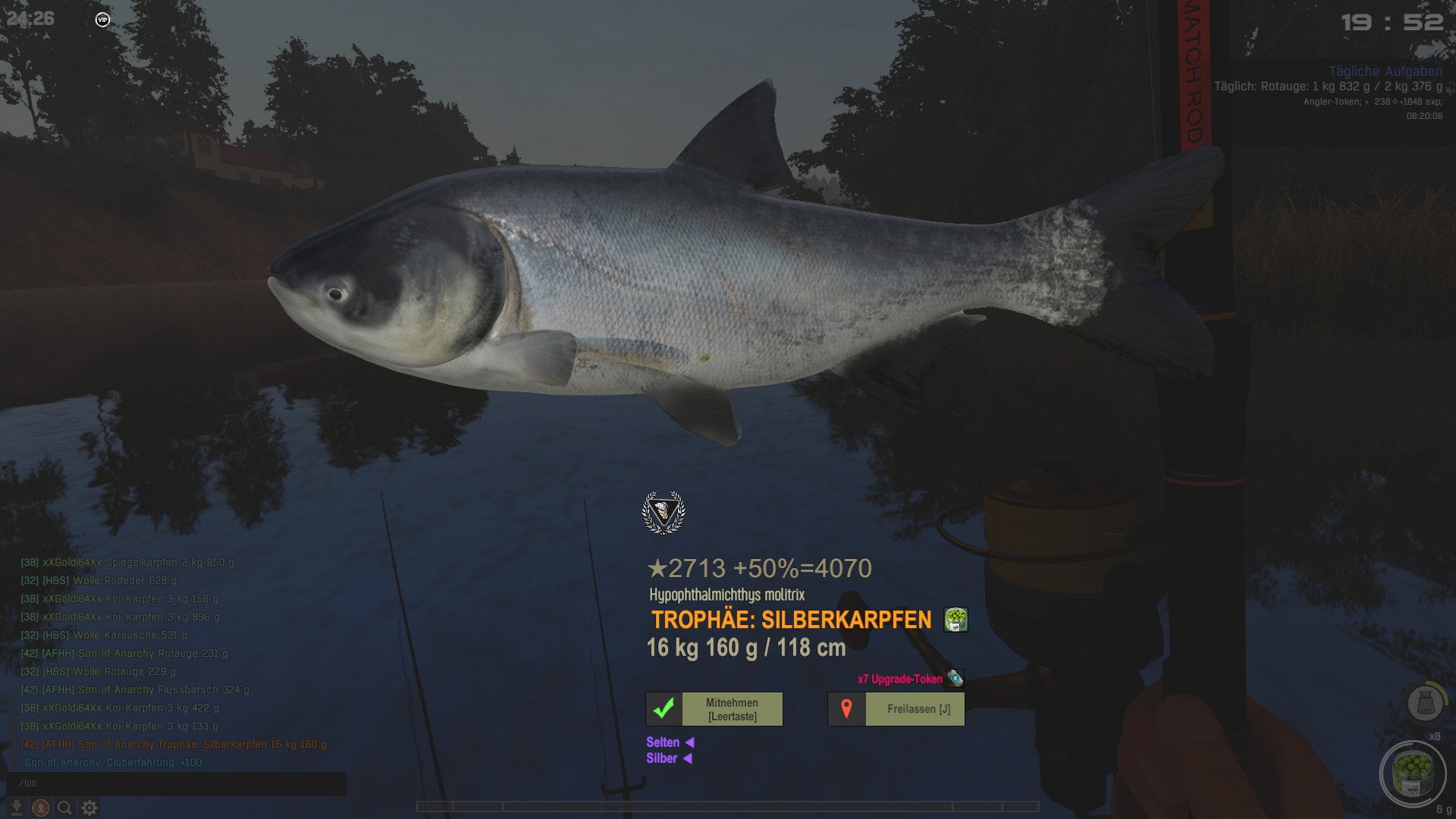Click the chat download arrow icon
The height and width of the screenshot is (819, 1456).
(x=16, y=808)
